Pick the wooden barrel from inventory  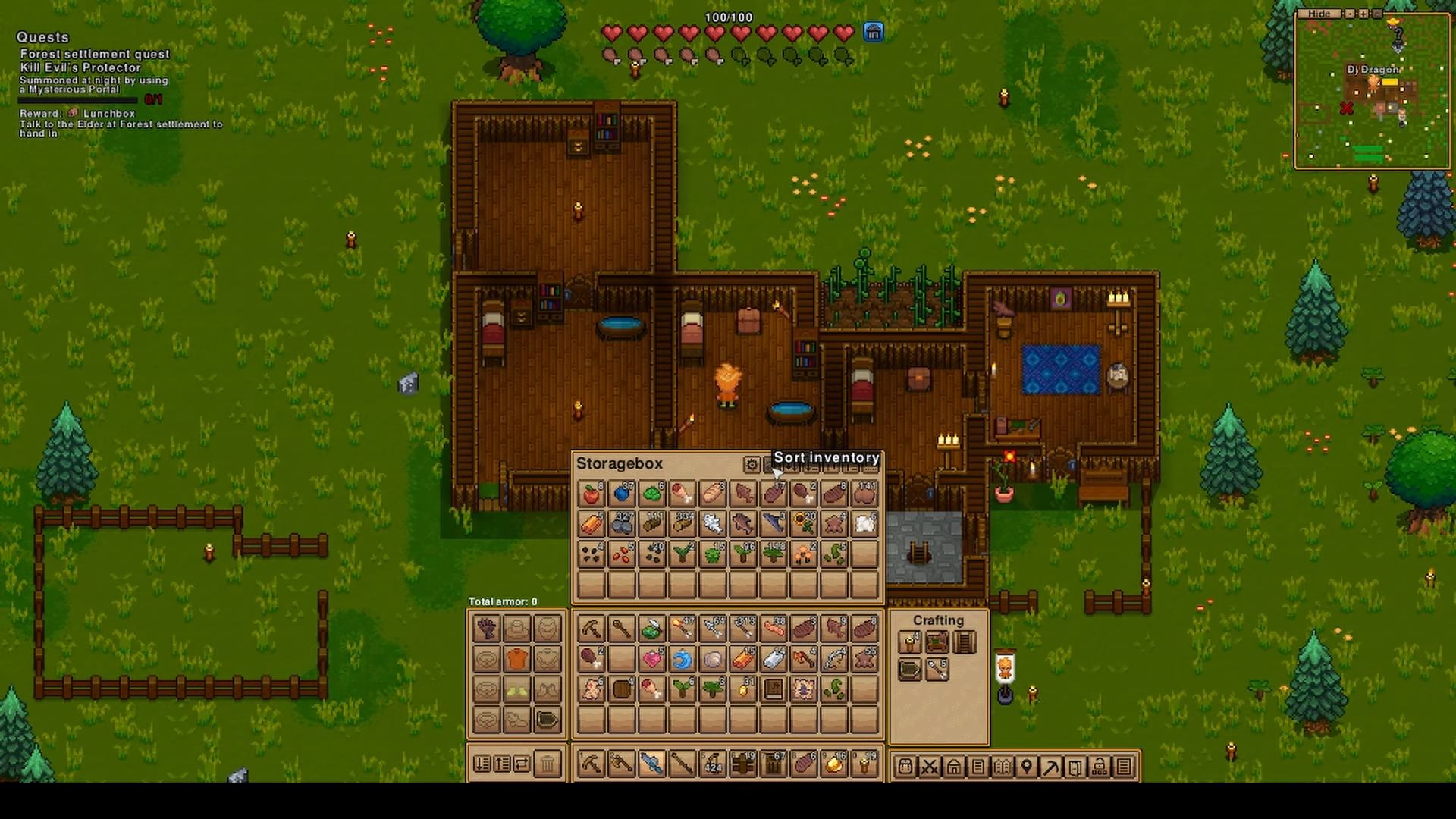click(622, 689)
